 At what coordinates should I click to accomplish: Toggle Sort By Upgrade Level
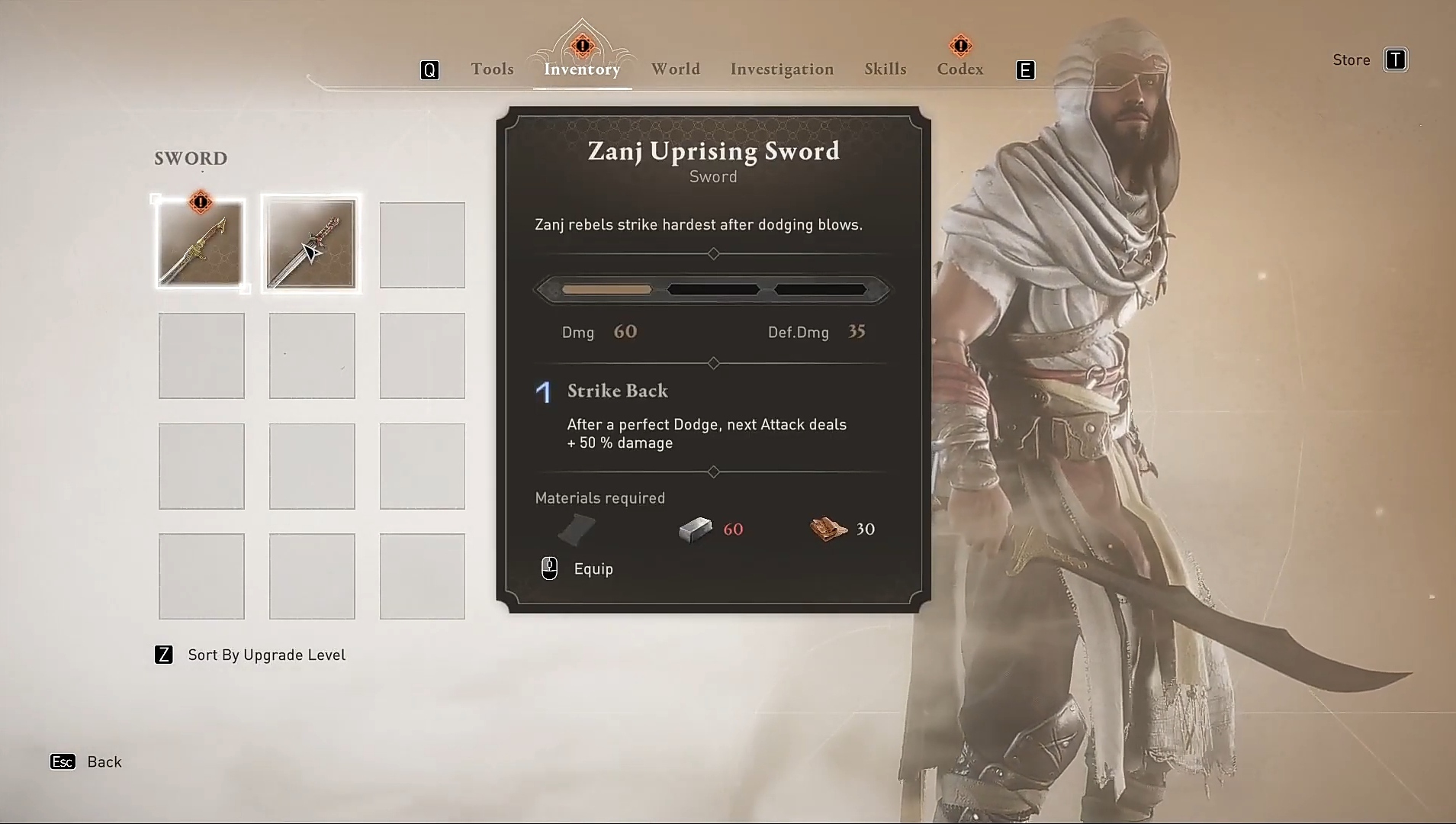pos(249,655)
